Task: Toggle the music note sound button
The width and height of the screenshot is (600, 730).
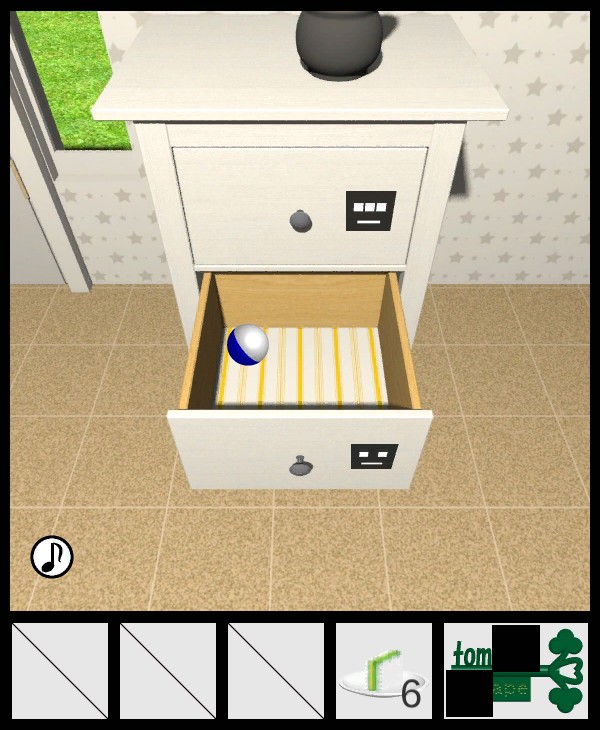Action: point(52,557)
